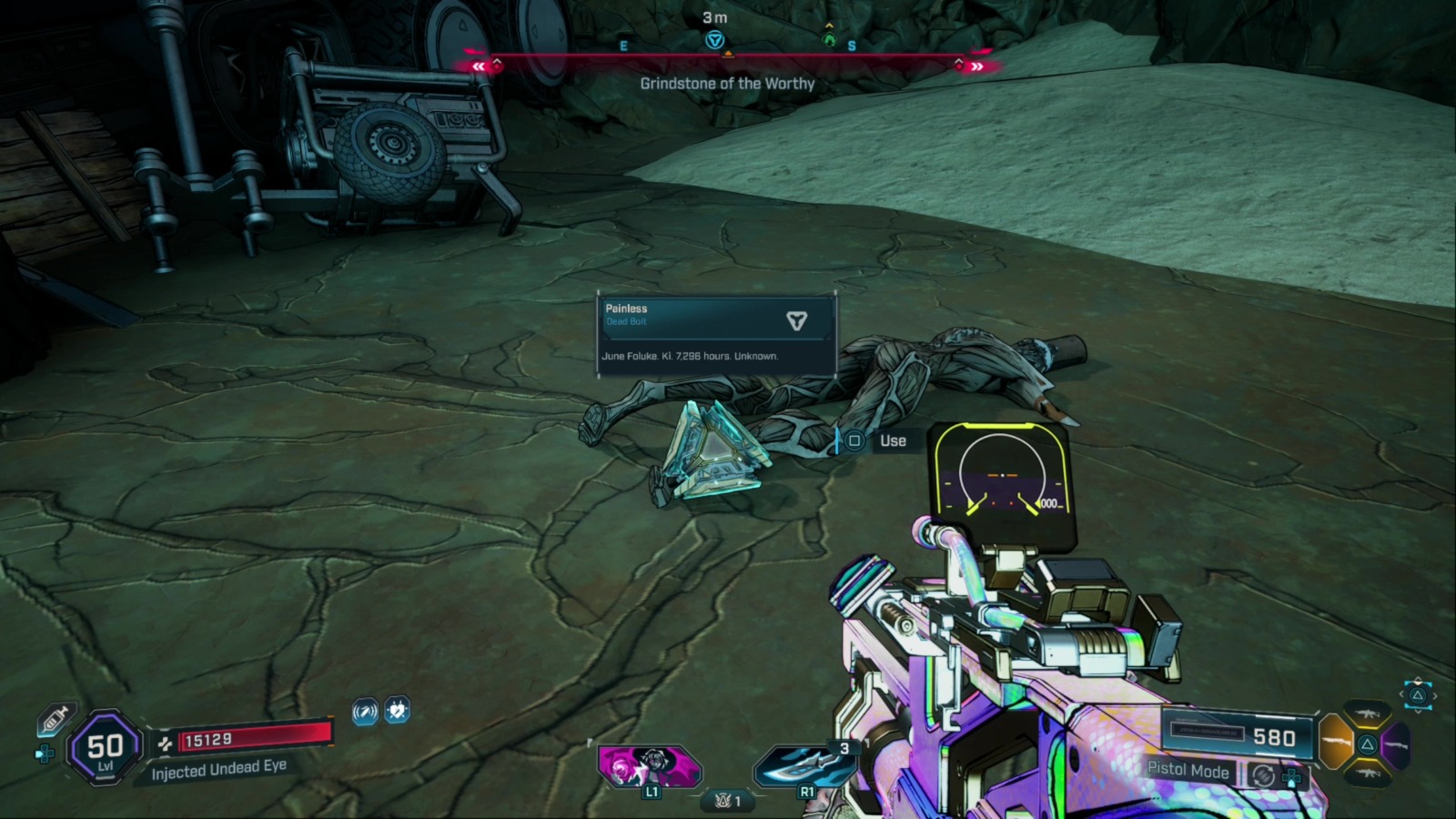Toggle the purple sniper weapon slot
Screen dimensions: 1456x819
point(1395,744)
